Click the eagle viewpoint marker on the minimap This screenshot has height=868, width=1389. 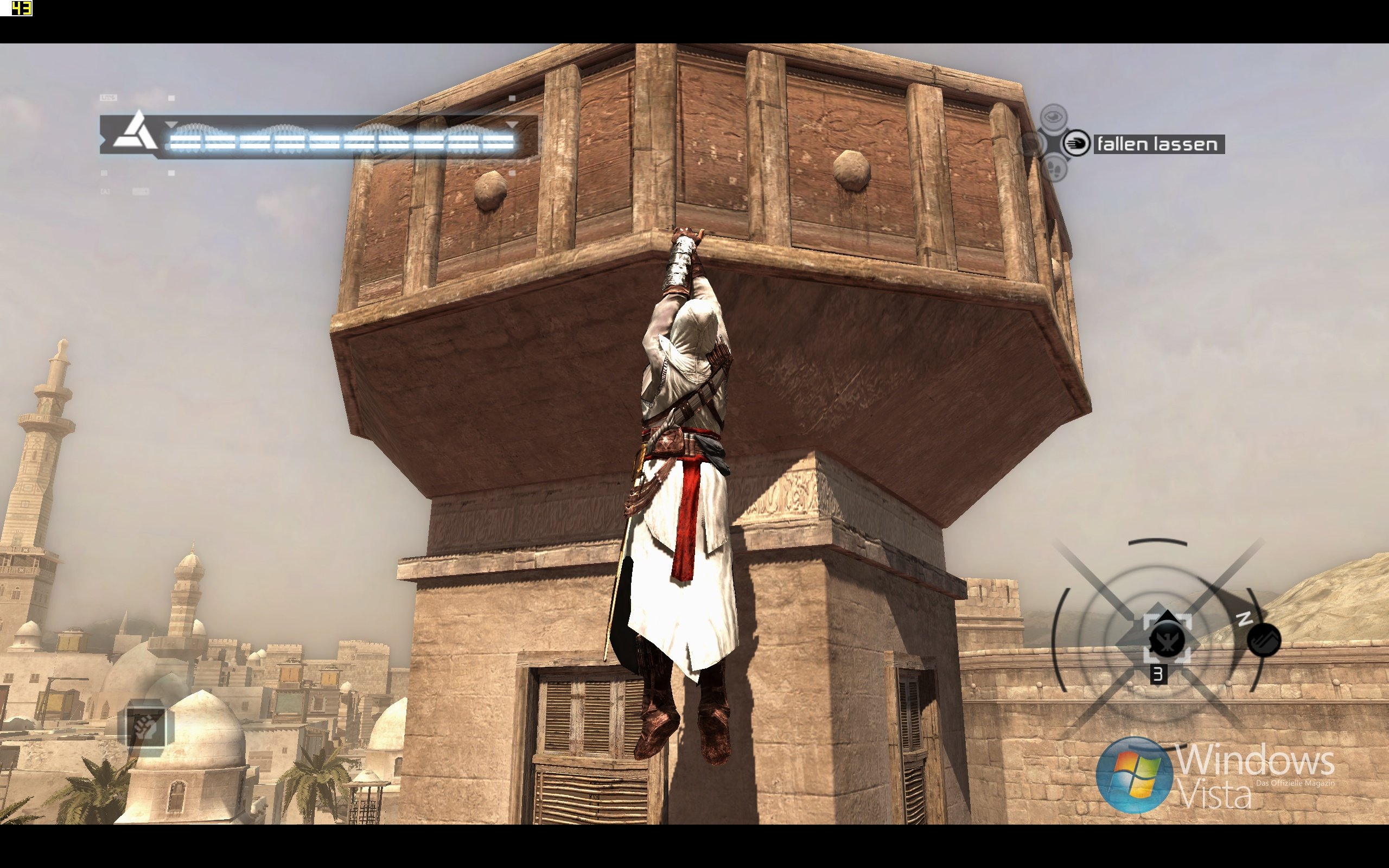1167,639
